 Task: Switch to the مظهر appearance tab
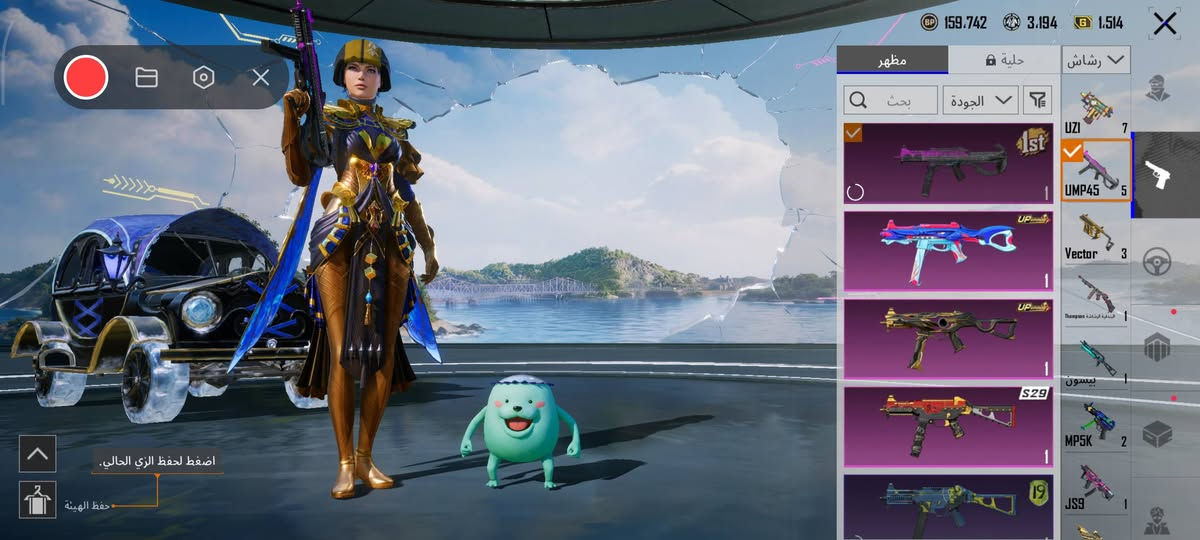[x=892, y=60]
